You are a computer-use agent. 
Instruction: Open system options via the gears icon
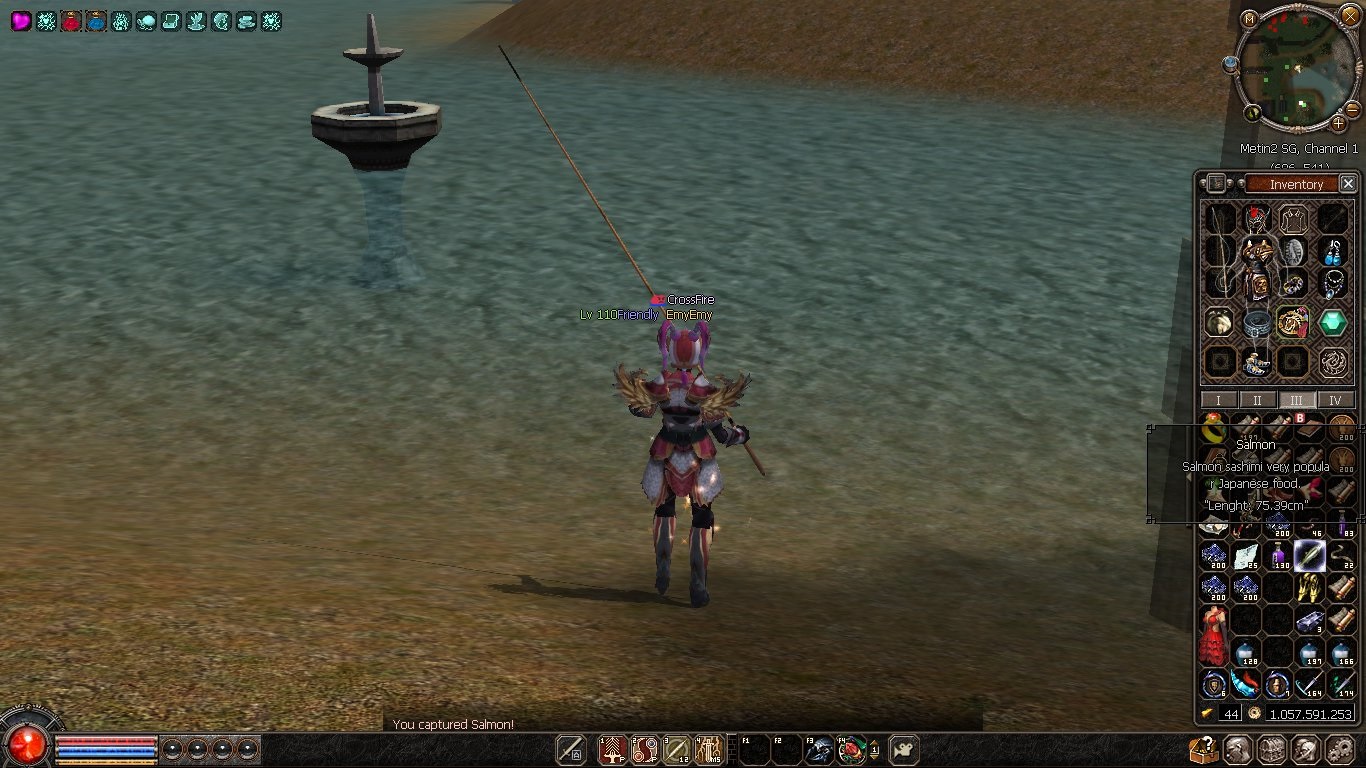click(x=1339, y=749)
